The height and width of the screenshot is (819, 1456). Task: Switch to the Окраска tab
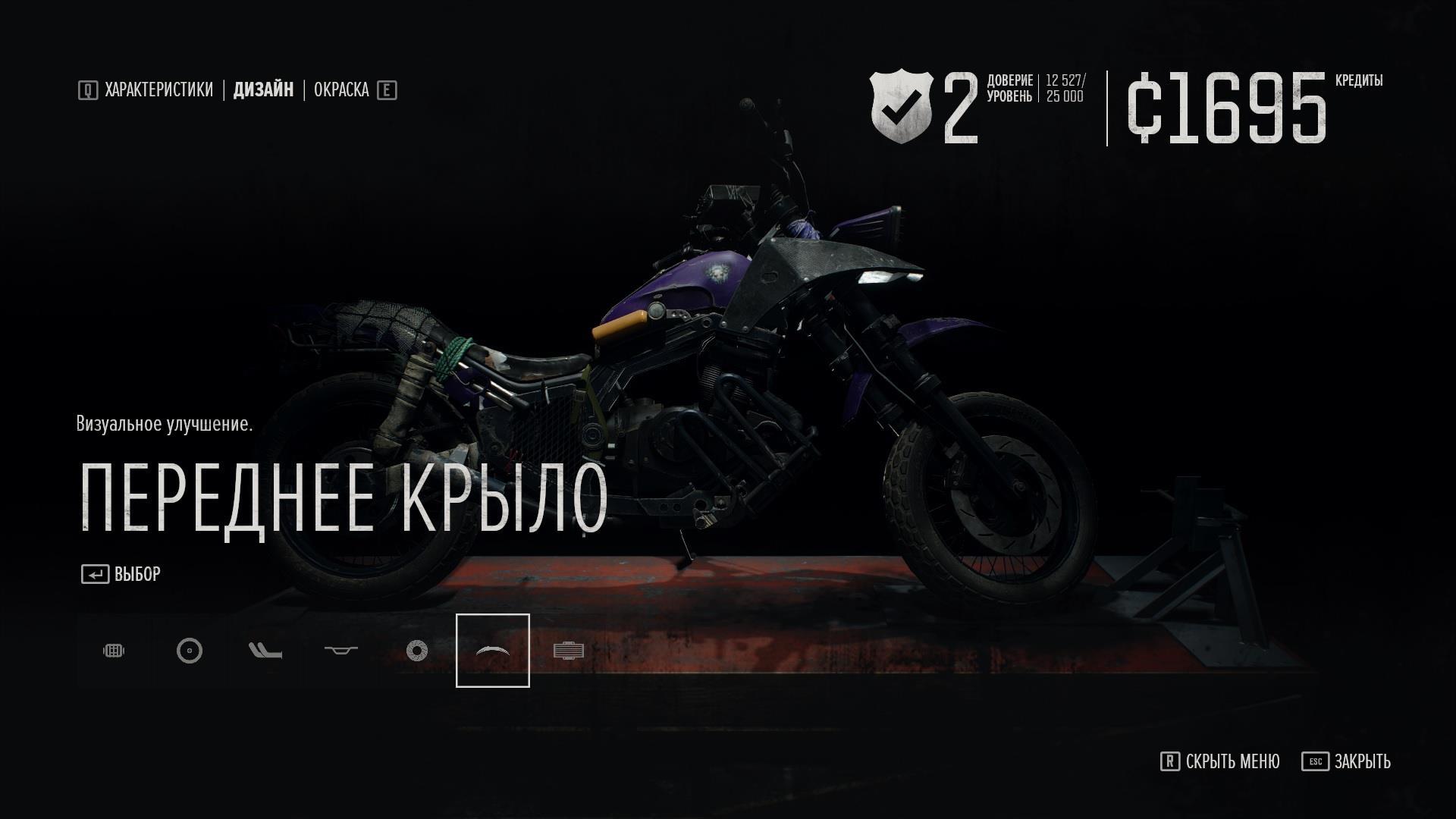[x=341, y=90]
